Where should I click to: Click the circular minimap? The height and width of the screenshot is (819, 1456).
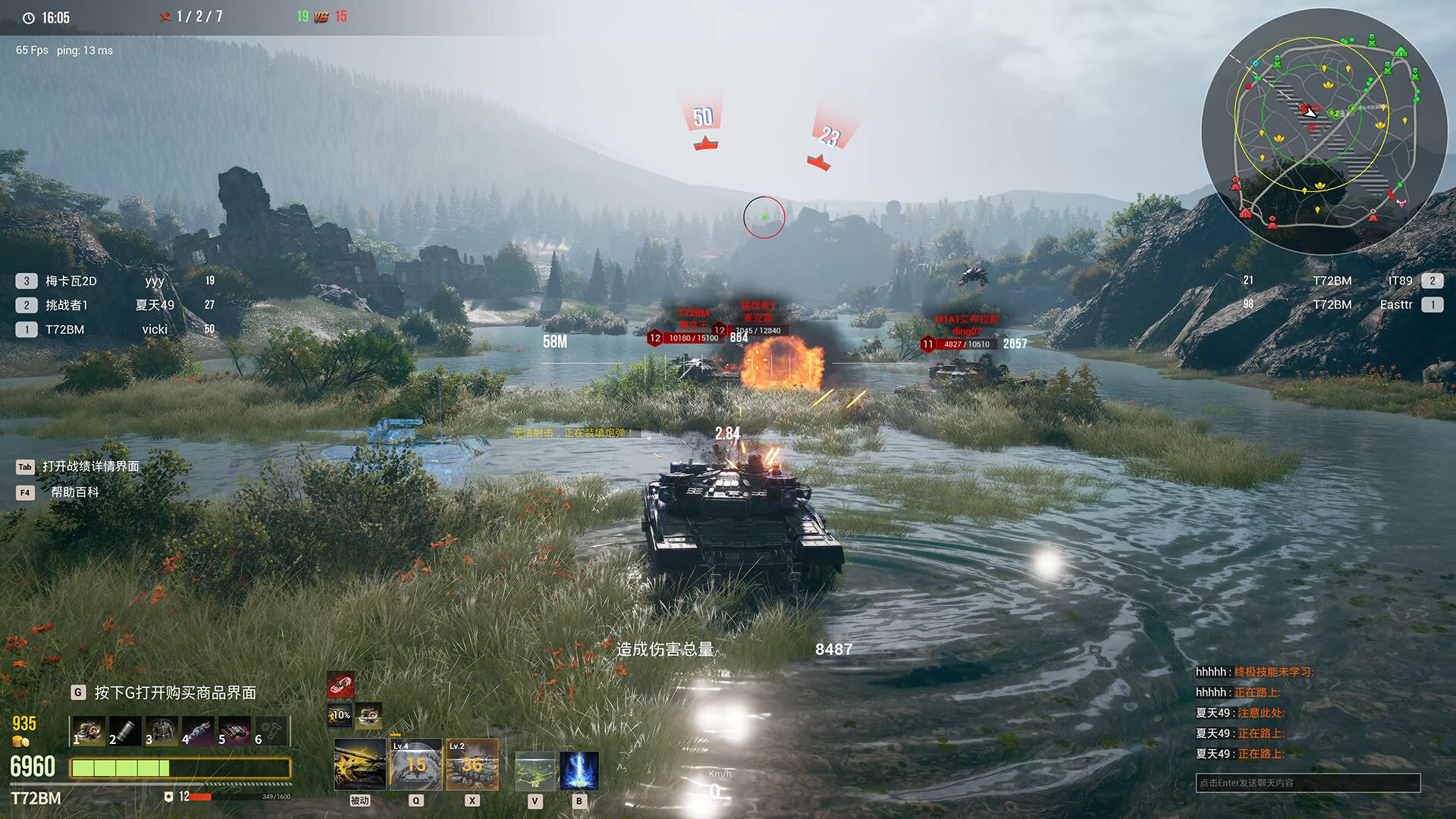(1324, 130)
